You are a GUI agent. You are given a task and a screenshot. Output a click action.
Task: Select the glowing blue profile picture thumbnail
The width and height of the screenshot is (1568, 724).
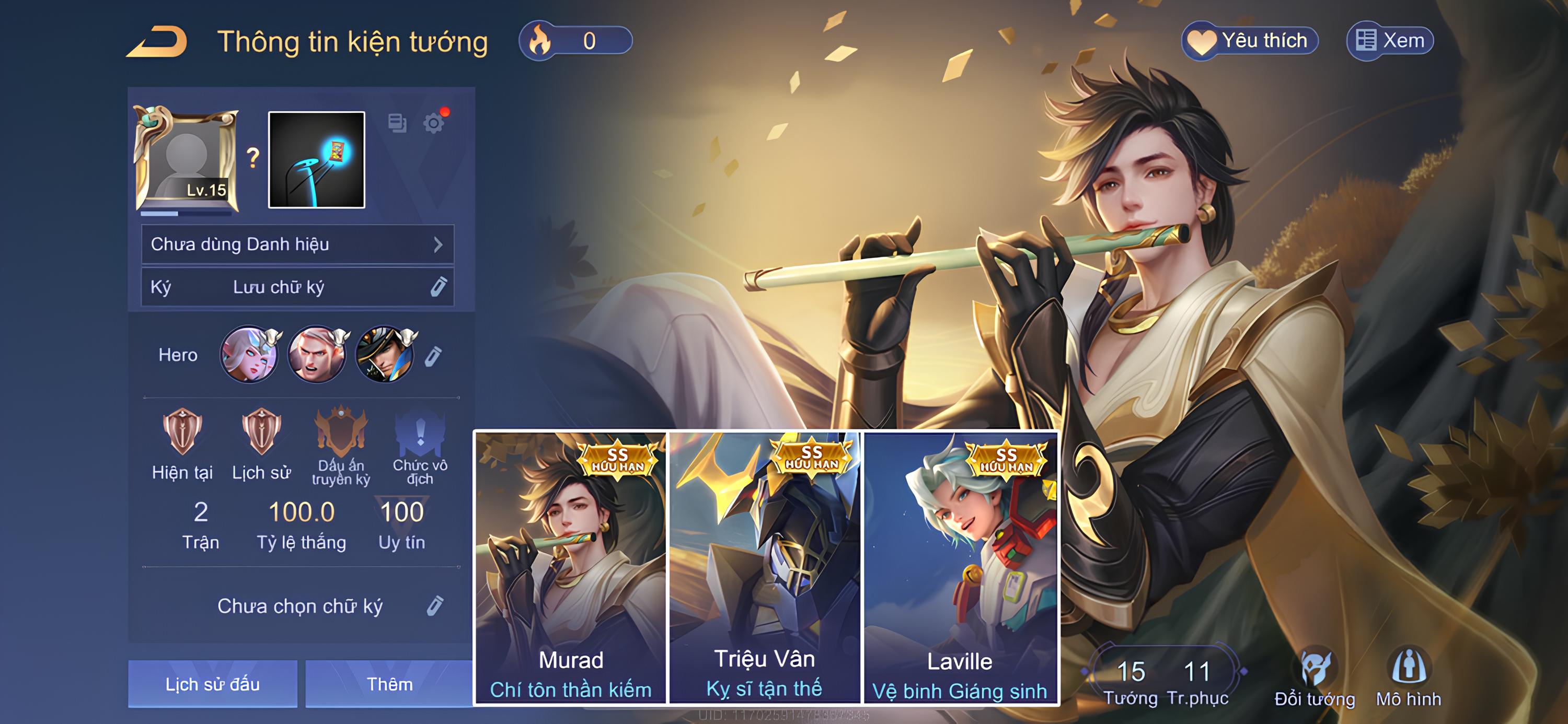317,159
